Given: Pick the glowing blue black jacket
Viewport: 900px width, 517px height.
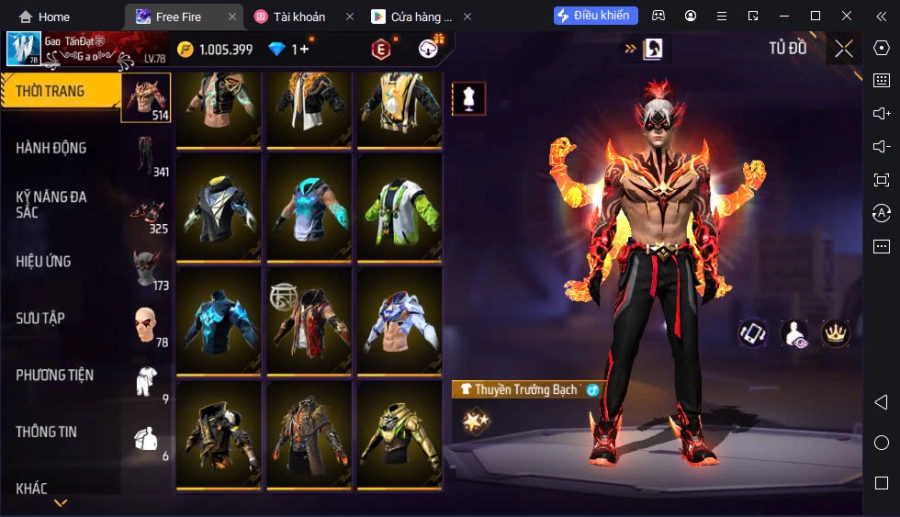Looking at the screenshot, I should (219, 321).
